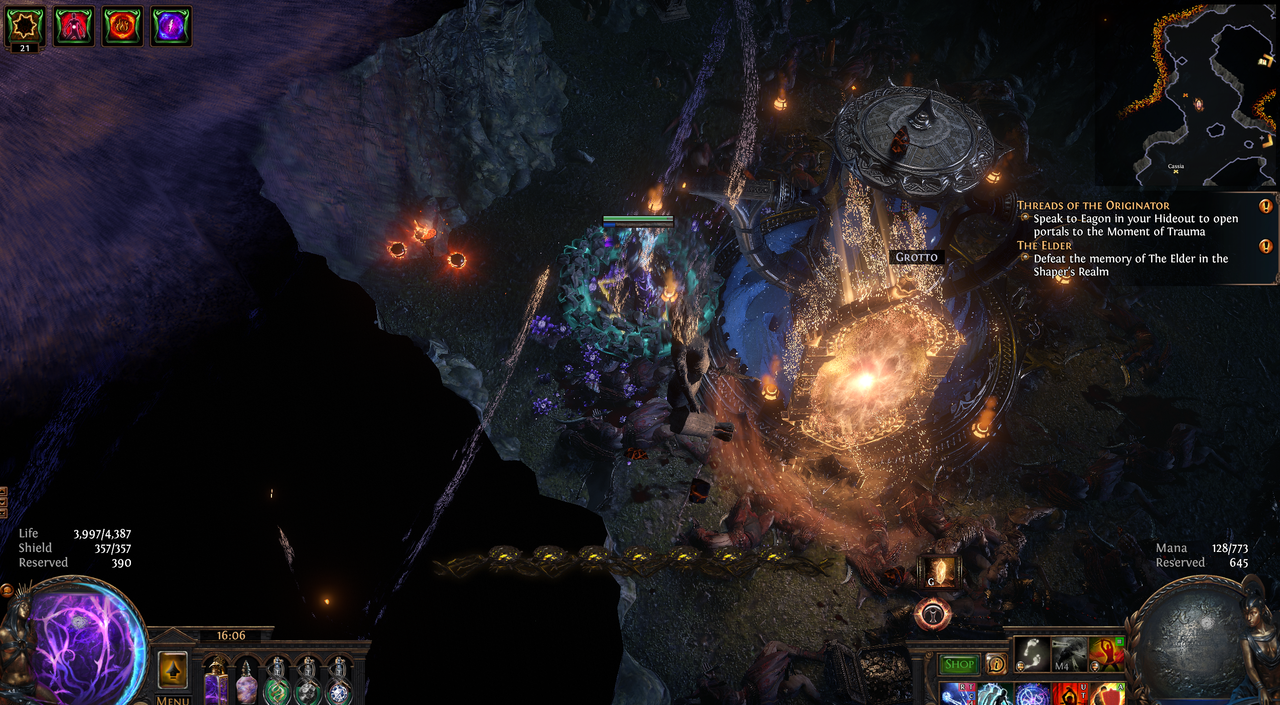Open the orange info speech-bubble button
1280x705 pixels.
[996, 664]
